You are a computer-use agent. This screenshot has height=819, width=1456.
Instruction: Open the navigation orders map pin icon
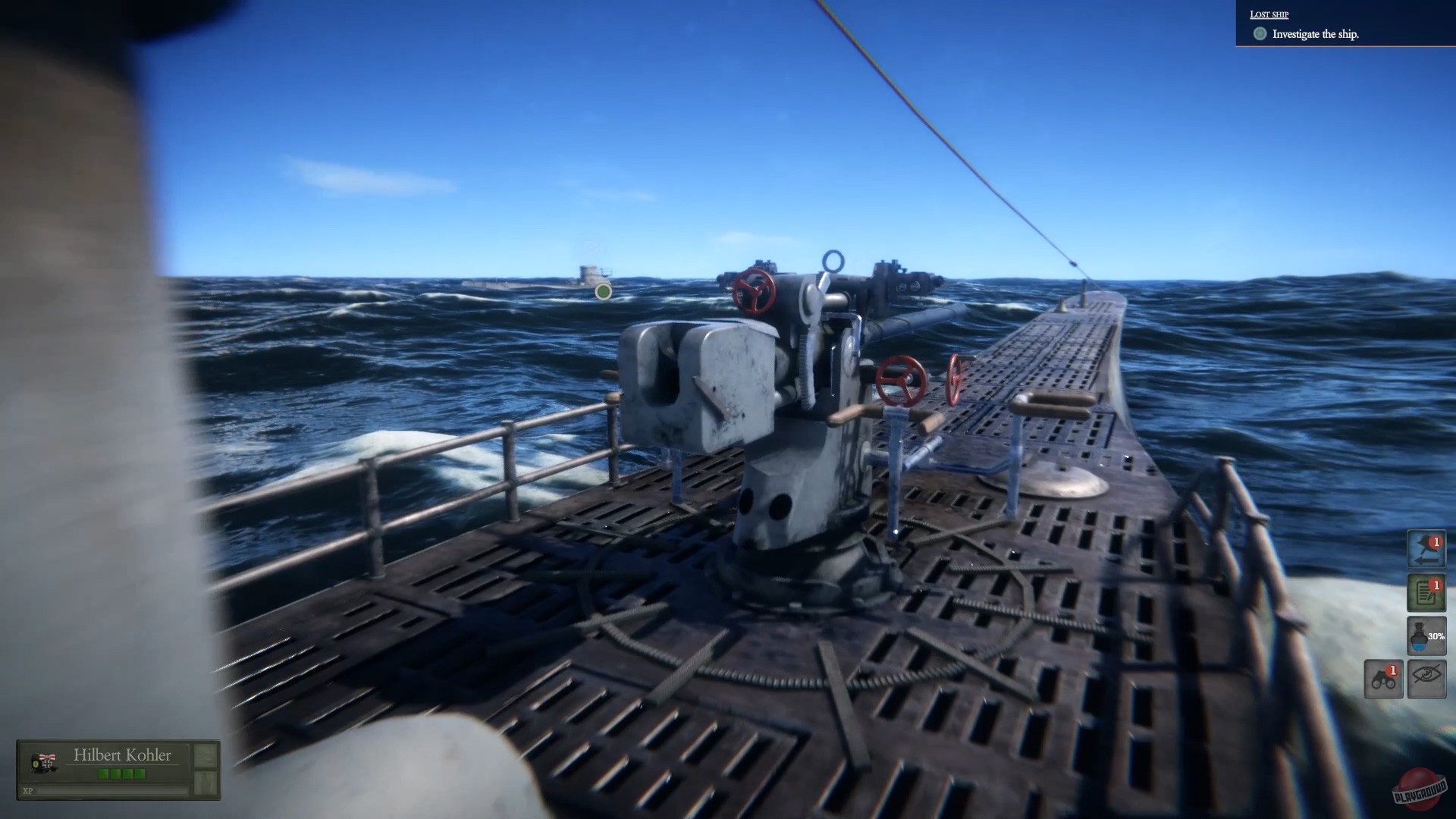click(1426, 550)
